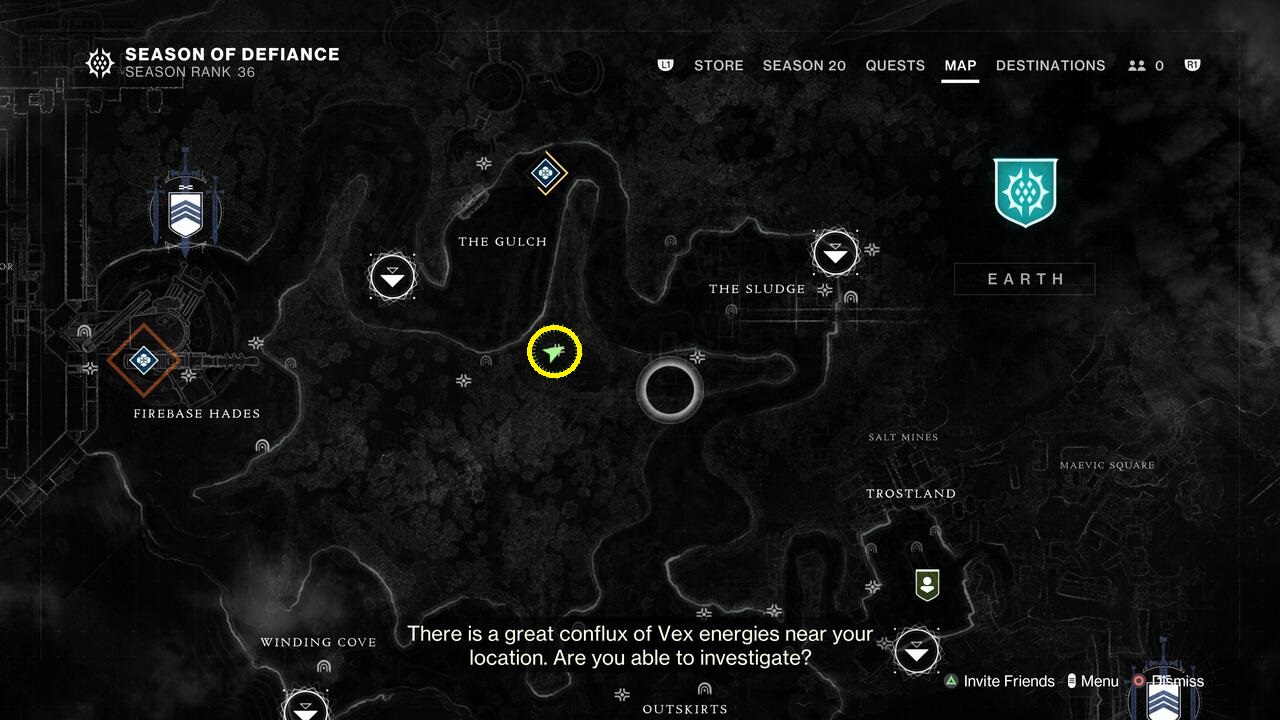Click your player location marker
The image size is (1280, 720).
553,351
